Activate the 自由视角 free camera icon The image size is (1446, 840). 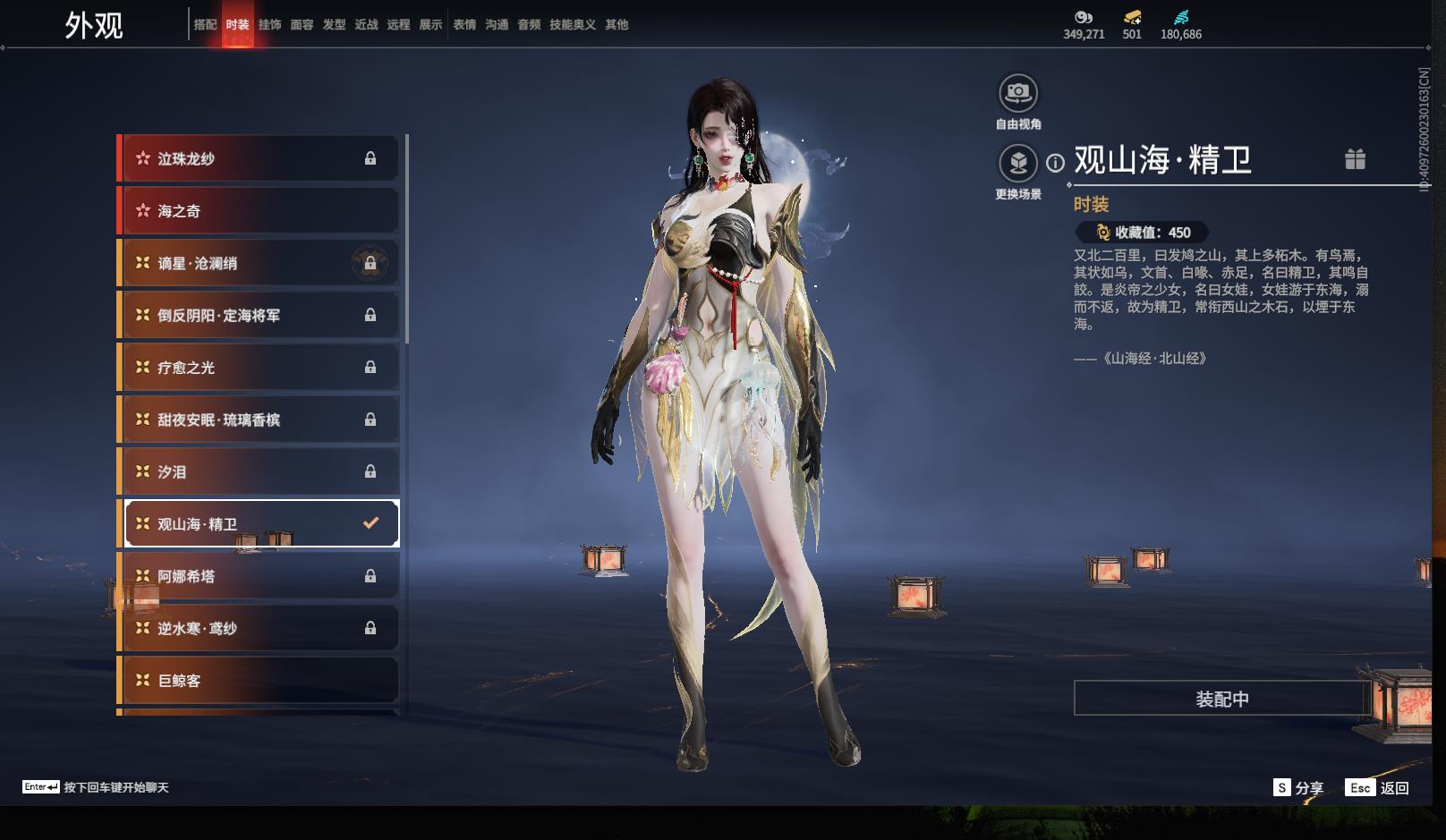coord(1017,93)
